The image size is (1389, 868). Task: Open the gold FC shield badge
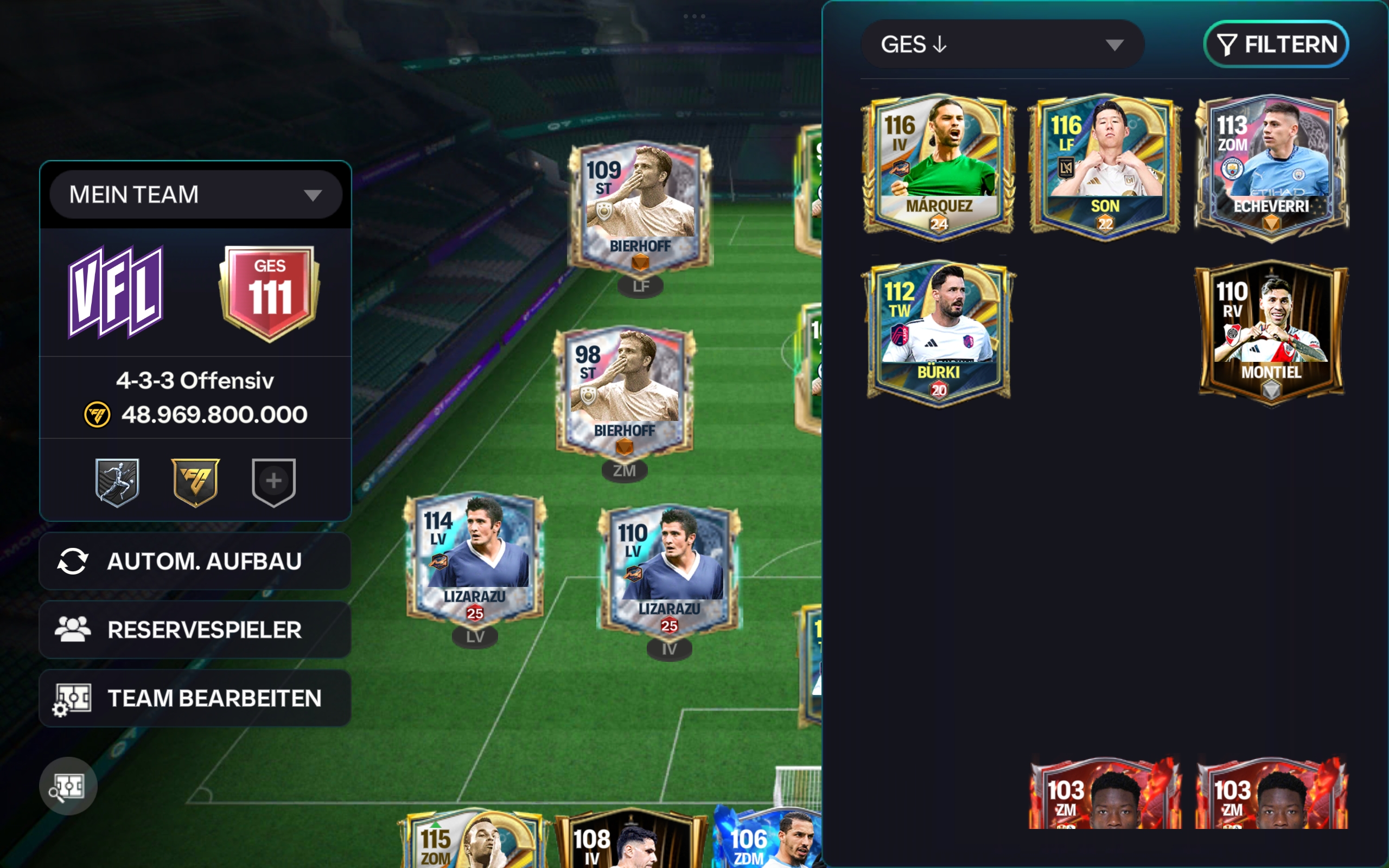click(x=195, y=482)
